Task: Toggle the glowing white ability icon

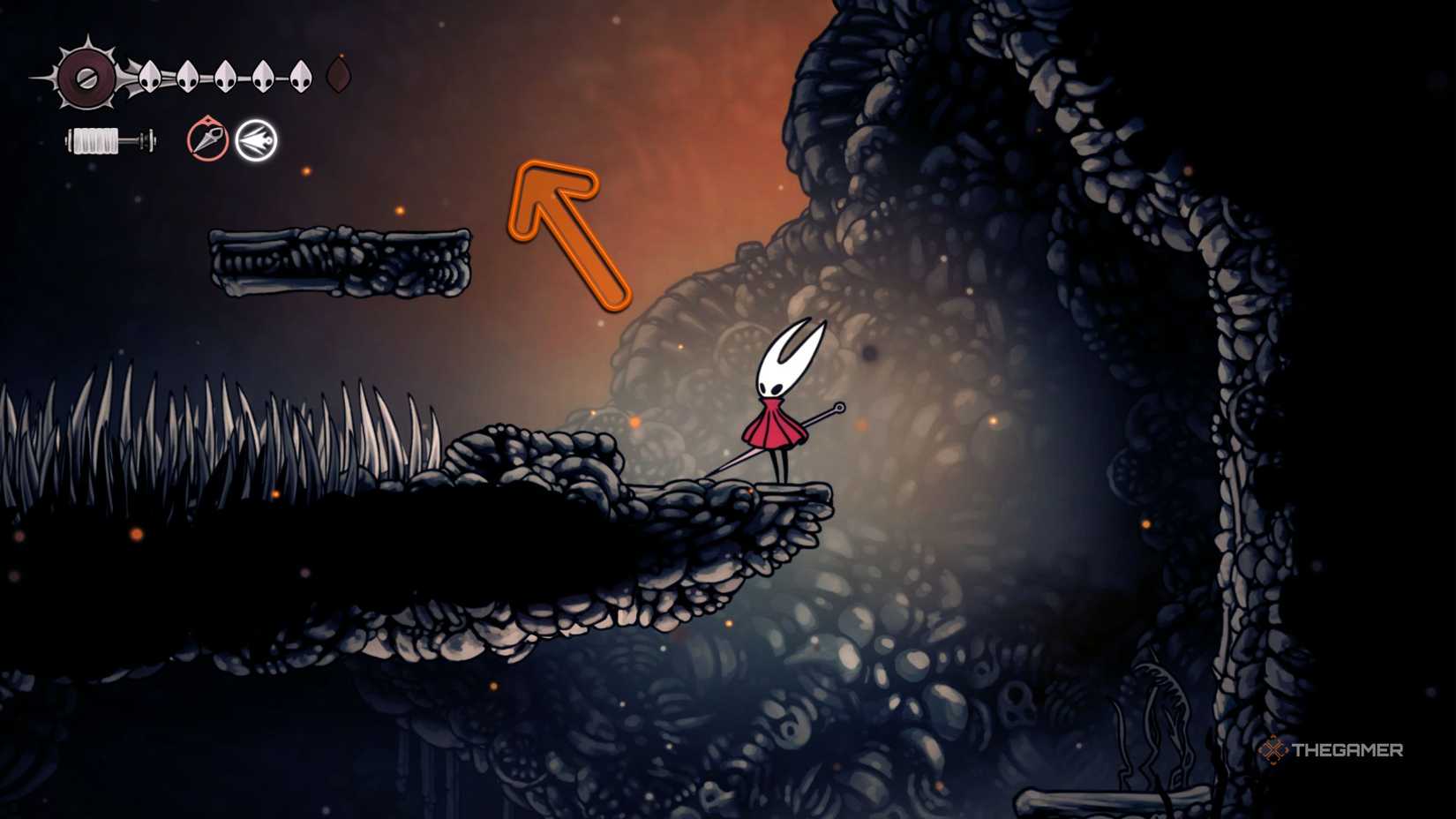Action: pos(257,139)
